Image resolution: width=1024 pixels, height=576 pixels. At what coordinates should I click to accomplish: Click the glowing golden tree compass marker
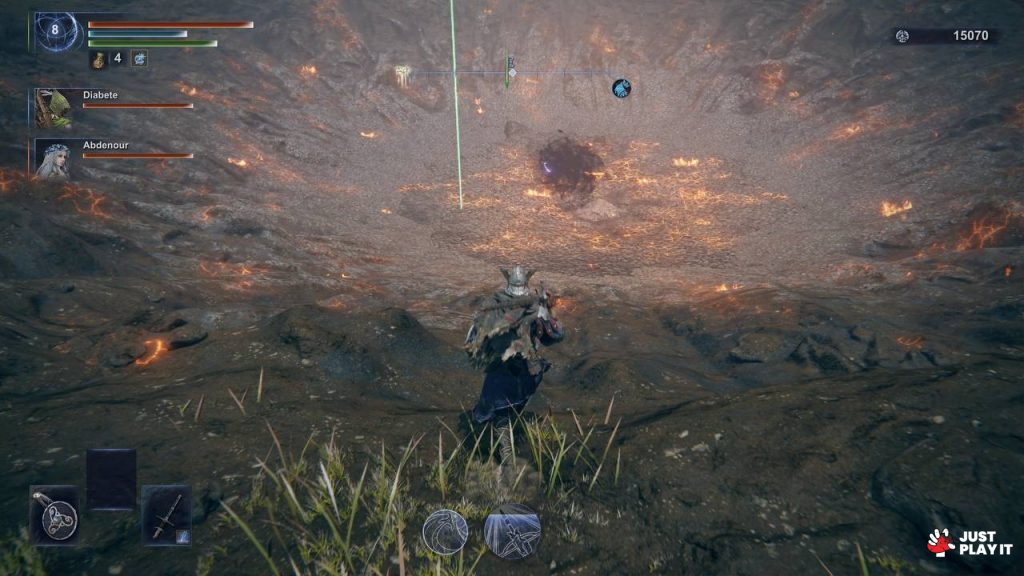pos(402,73)
